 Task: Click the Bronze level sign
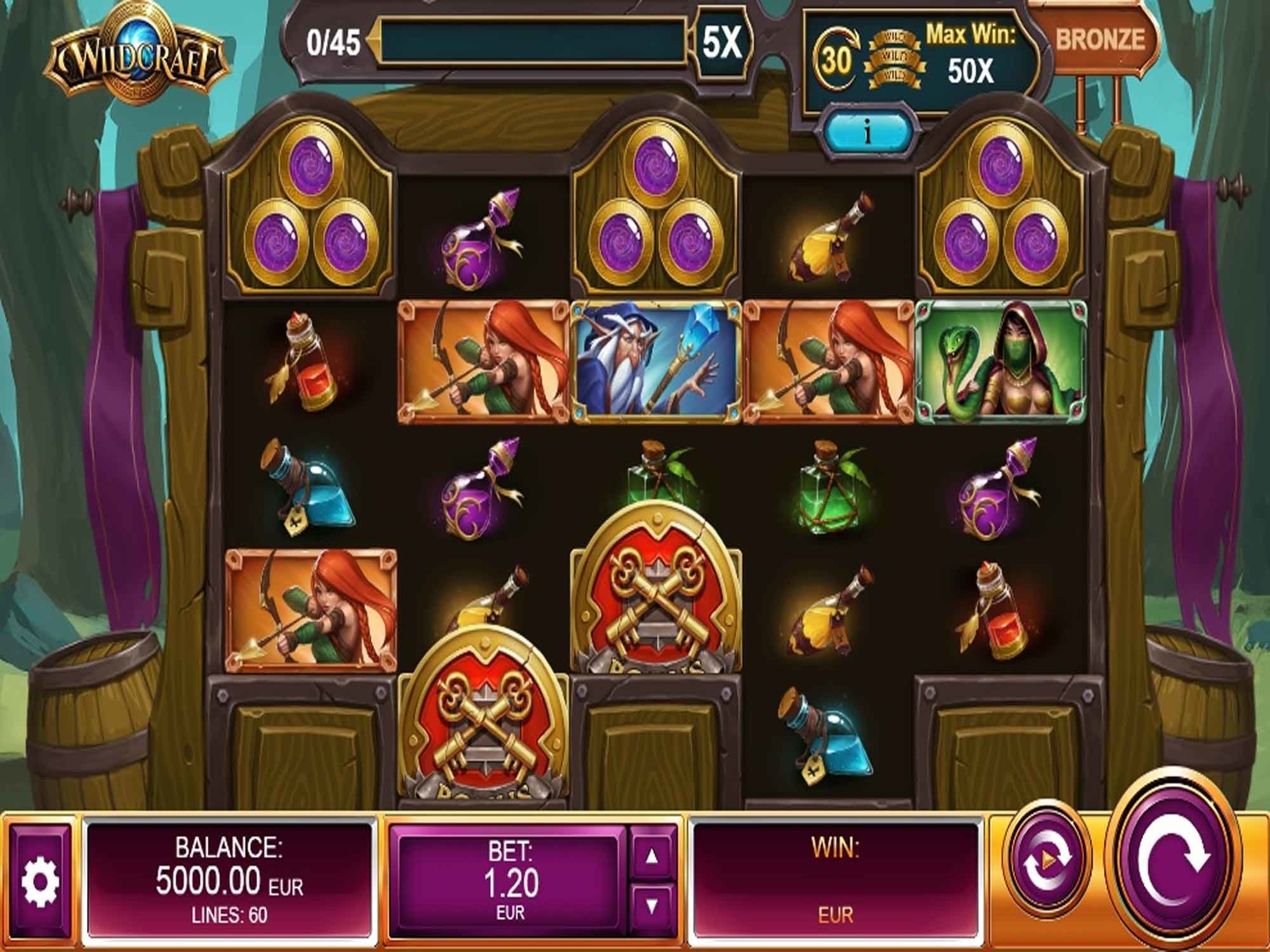click(x=1099, y=39)
